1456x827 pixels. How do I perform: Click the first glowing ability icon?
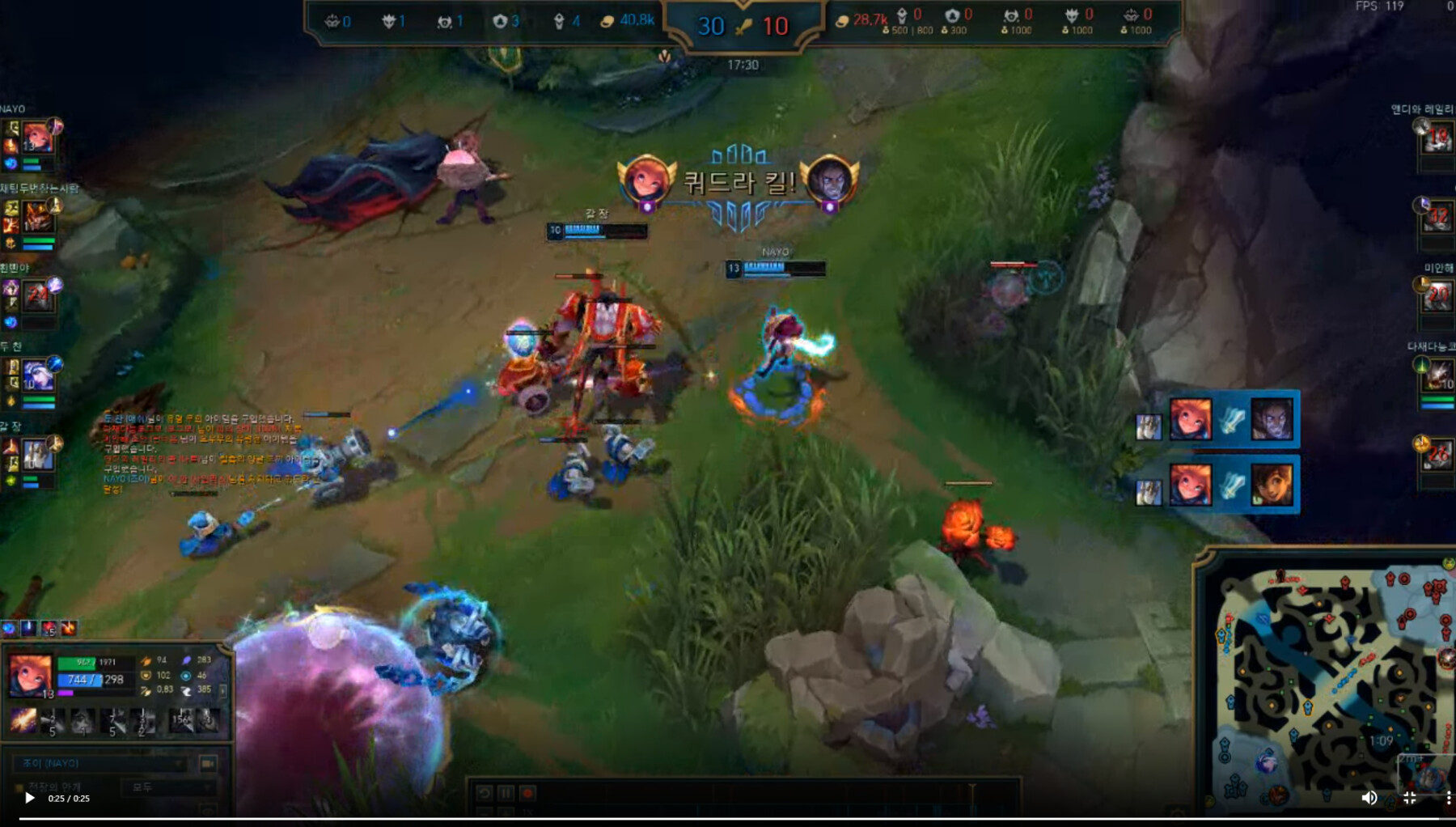point(23,719)
